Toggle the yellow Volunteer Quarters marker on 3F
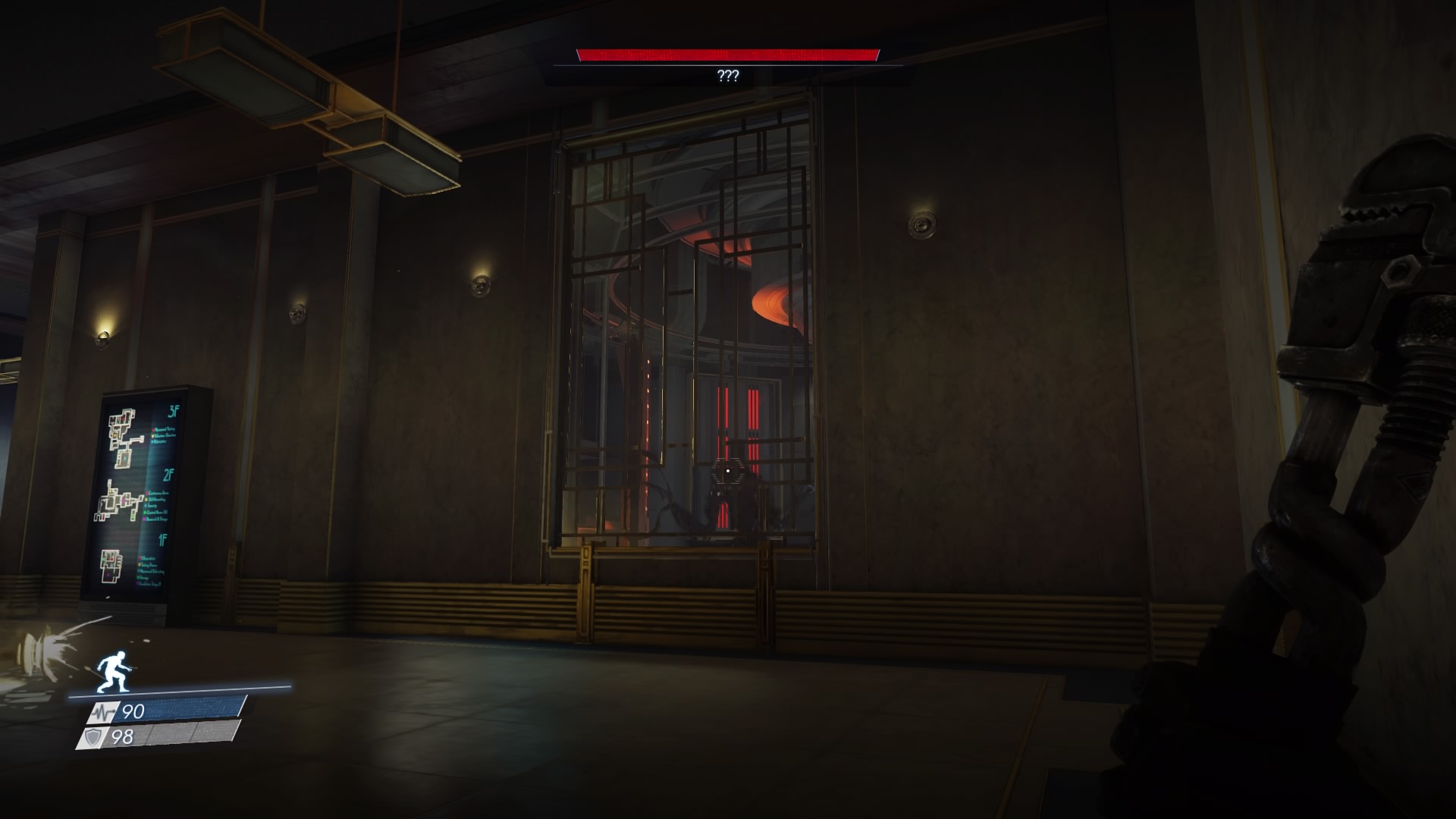1456x819 pixels. 153,435
